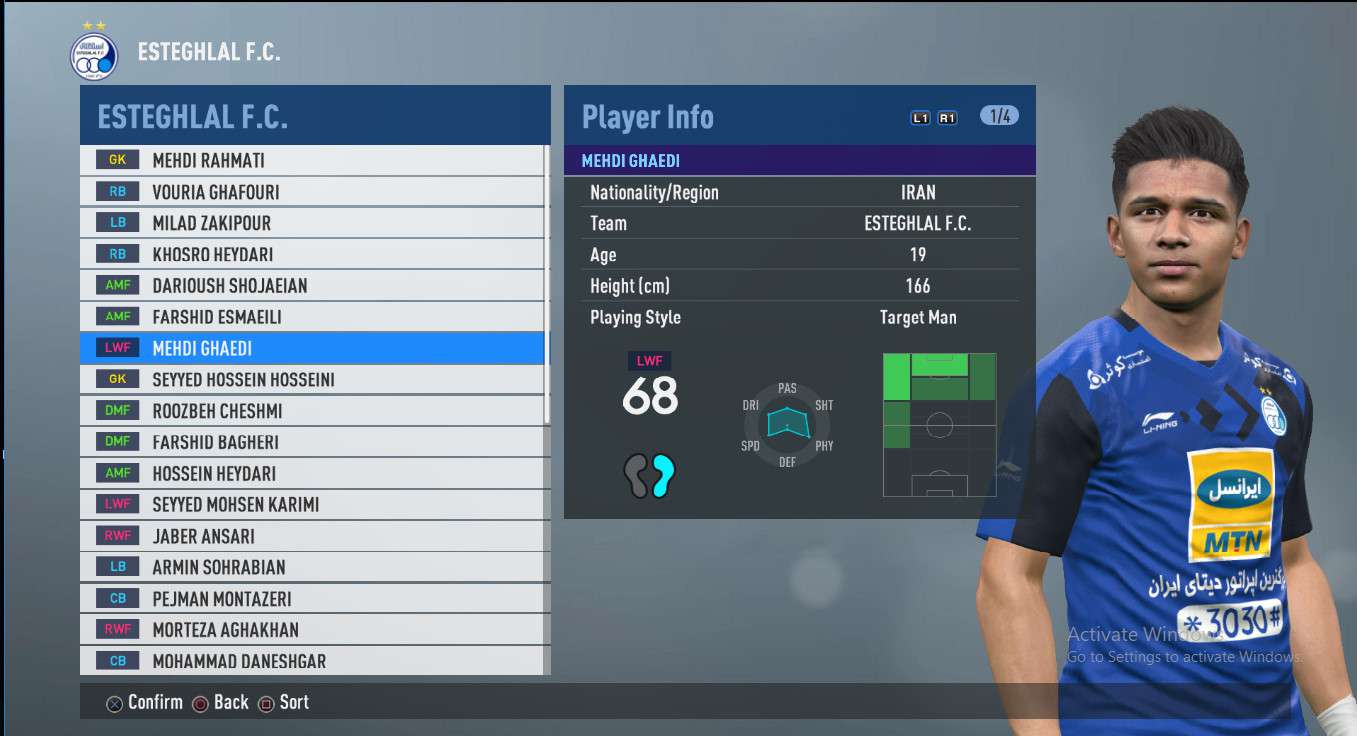Image resolution: width=1357 pixels, height=736 pixels.
Task: Select Roozbeh Cheshmi from the squad
Action: [x=312, y=411]
